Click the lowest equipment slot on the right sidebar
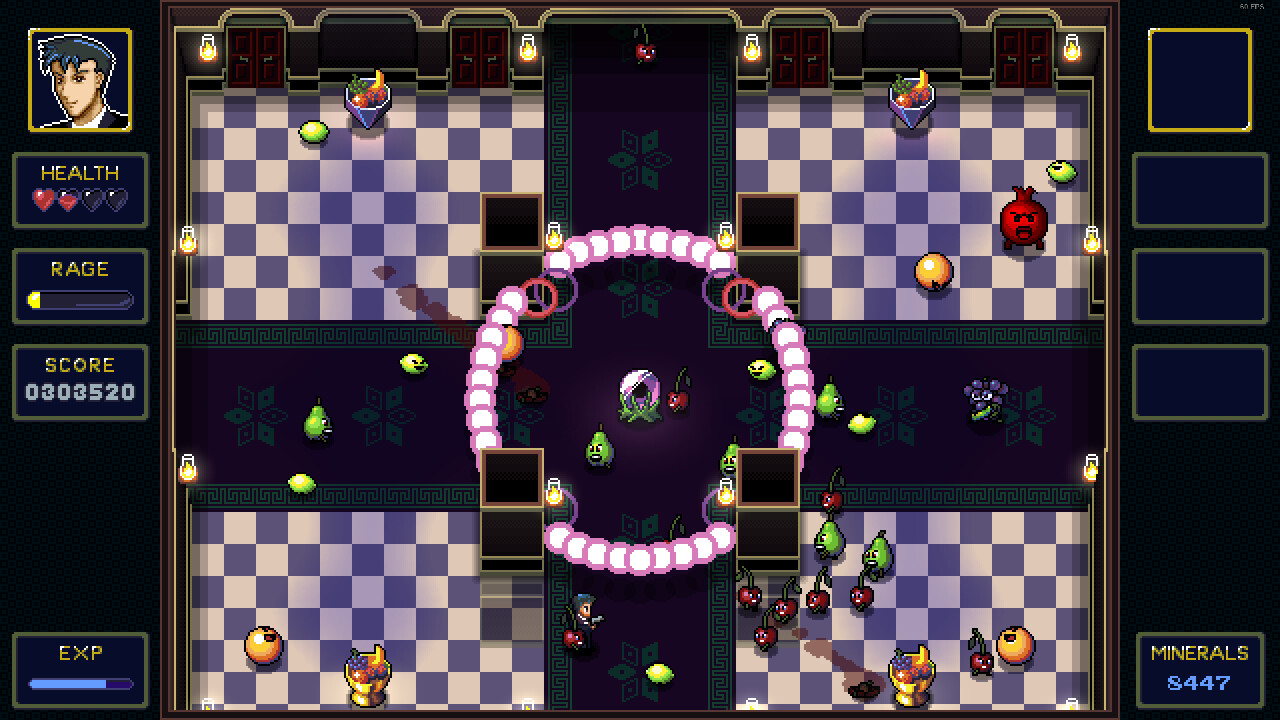Viewport: 1280px width, 720px height. point(1200,382)
